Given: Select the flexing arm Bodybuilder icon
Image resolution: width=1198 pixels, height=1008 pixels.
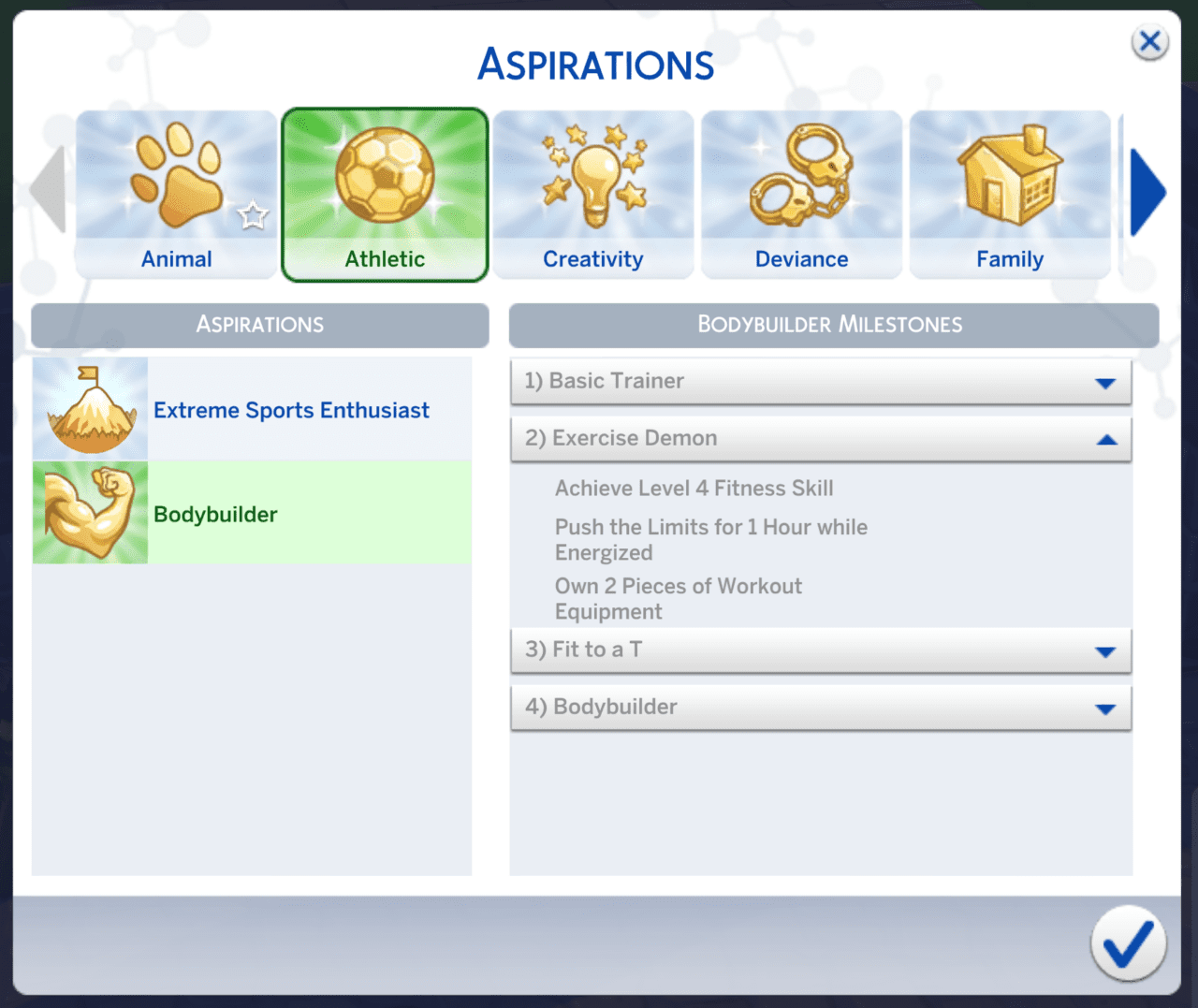Looking at the screenshot, I should [x=90, y=512].
